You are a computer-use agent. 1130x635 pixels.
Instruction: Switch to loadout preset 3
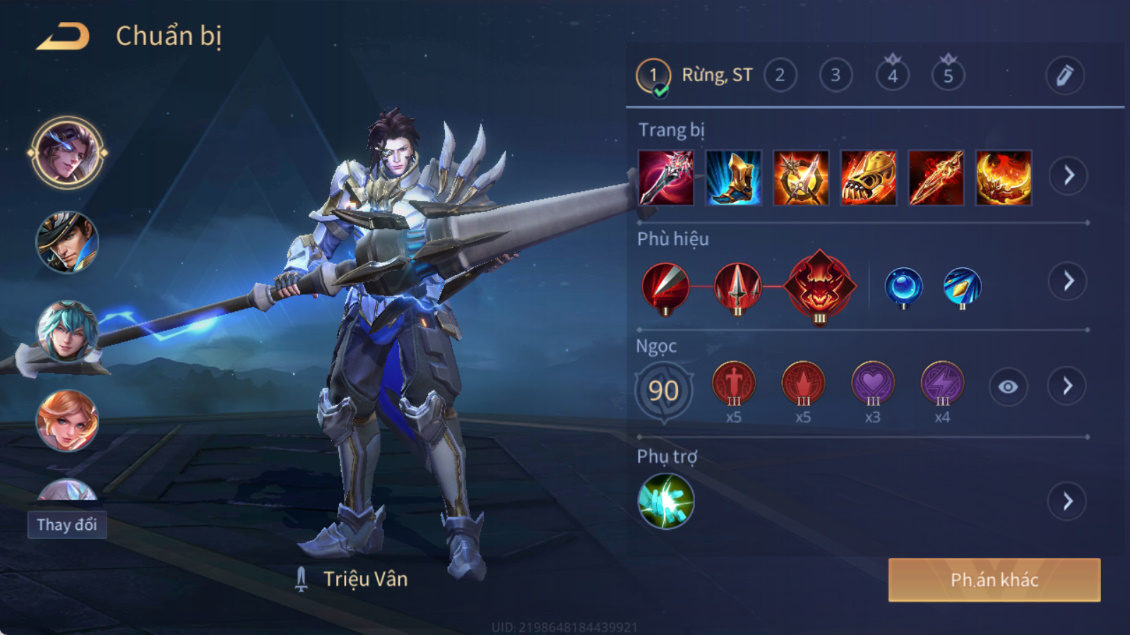tap(836, 75)
